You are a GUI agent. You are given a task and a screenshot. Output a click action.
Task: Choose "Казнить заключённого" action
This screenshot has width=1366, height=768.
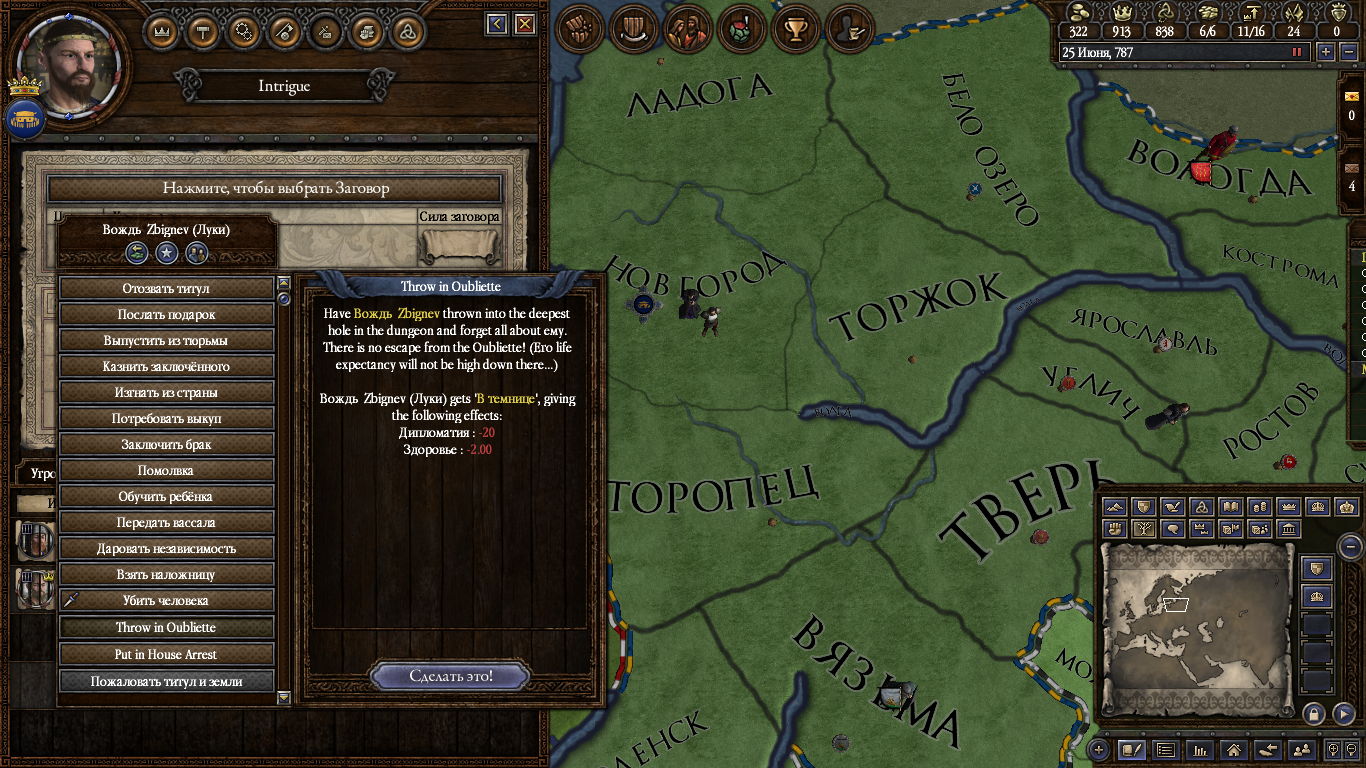[x=166, y=366]
